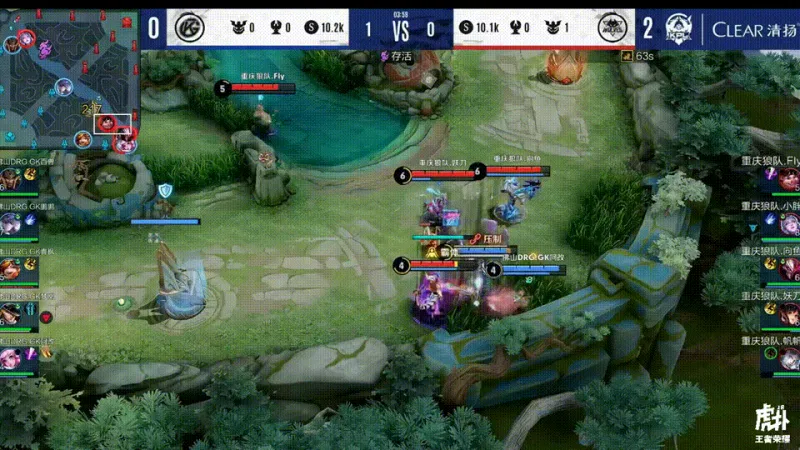Click the 重庆狼队 wolf logo on scoreboard
This screenshot has width=800, height=450.
pos(612,27)
